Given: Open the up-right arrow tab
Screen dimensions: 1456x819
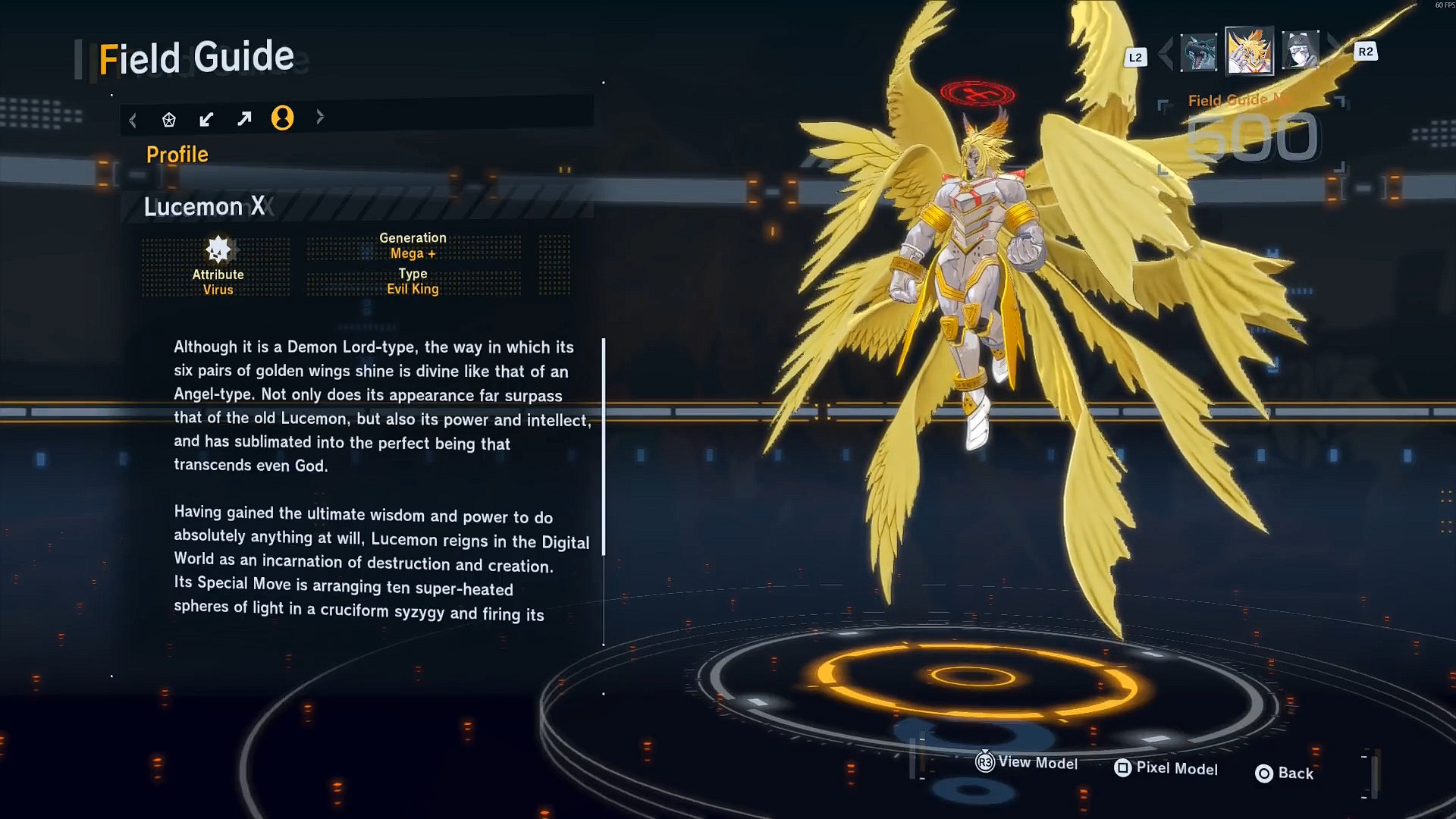Looking at the screenshot, I should 244,119.
